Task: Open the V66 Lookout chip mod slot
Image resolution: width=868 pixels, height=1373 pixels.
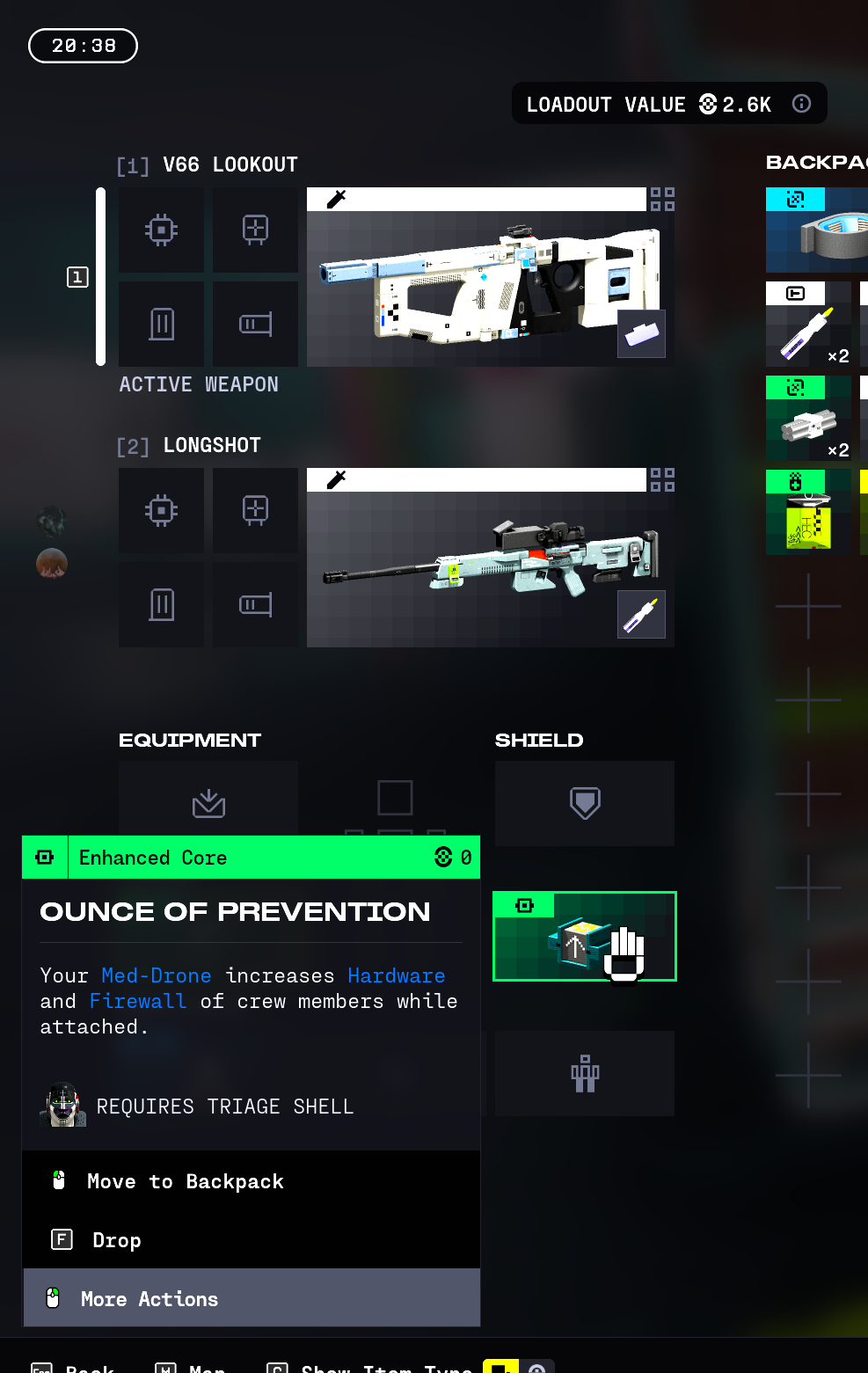Action: pos(162,230)
